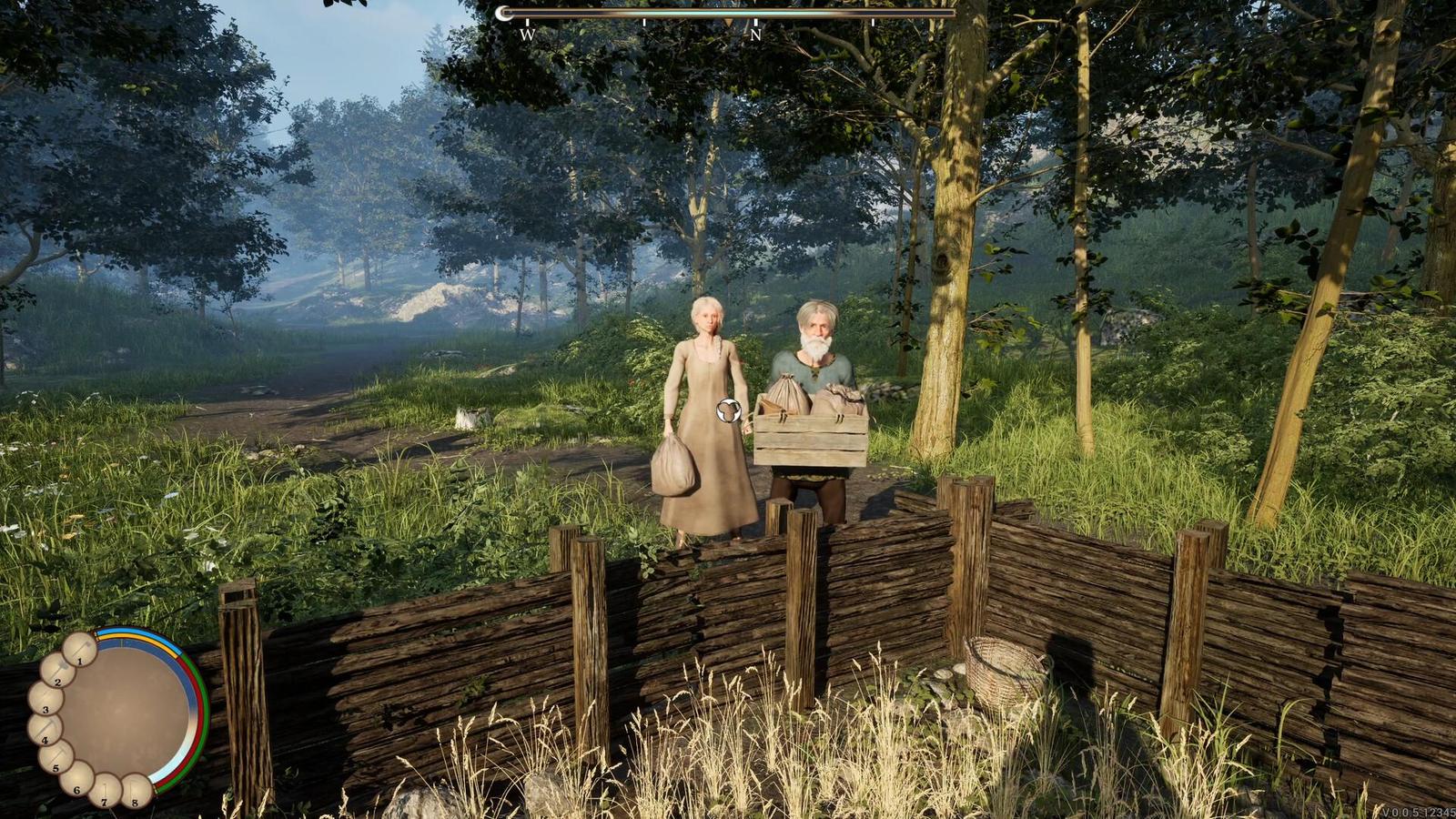Activate hotbar slot number 5
Viewport: 1456px width, 819px height.
[x=55, y=757]
